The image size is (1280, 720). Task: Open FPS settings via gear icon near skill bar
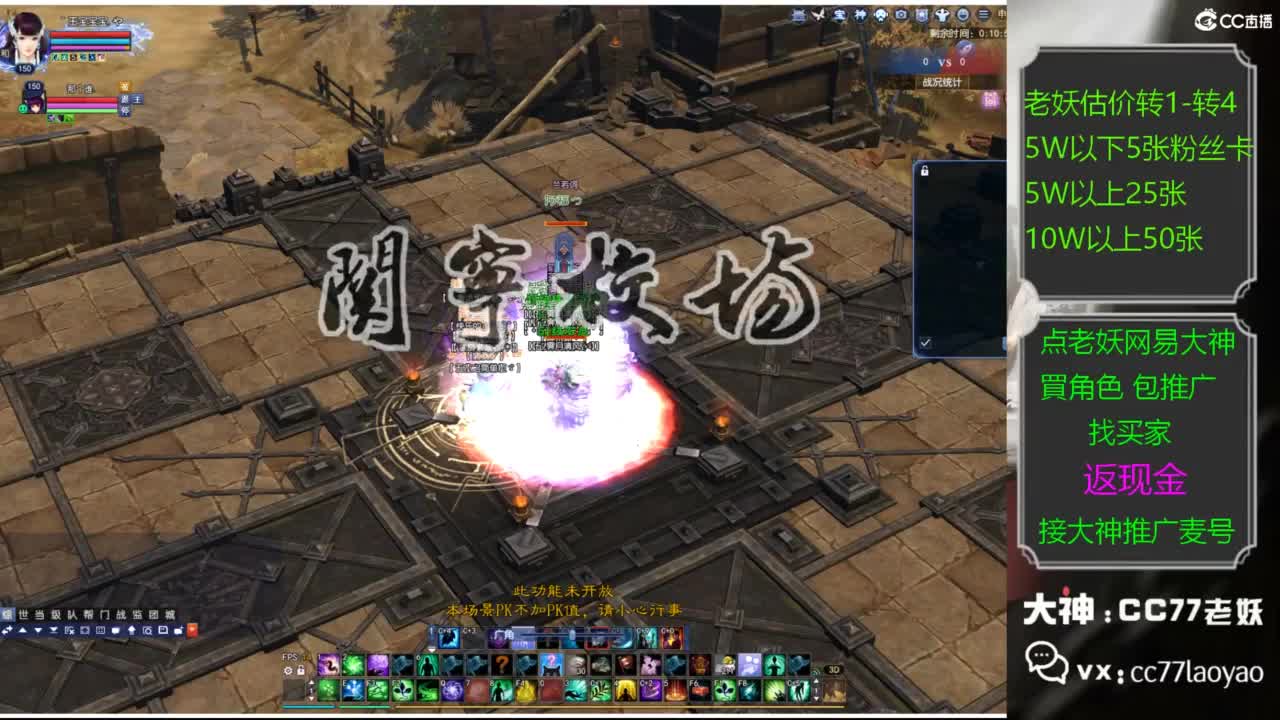pyautogui.click(x=289, y=672)
